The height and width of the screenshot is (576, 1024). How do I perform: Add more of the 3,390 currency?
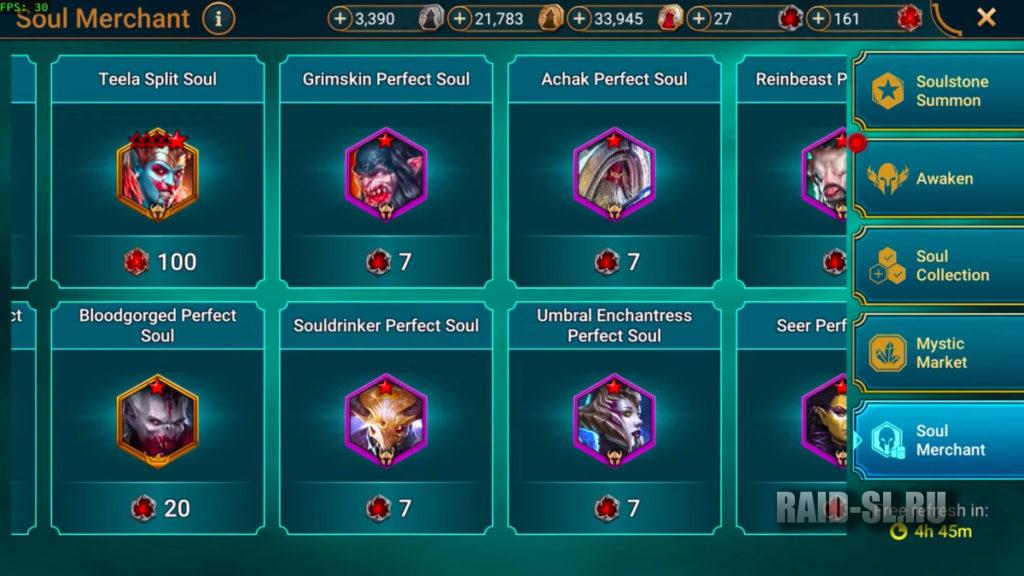pos(340,18)
